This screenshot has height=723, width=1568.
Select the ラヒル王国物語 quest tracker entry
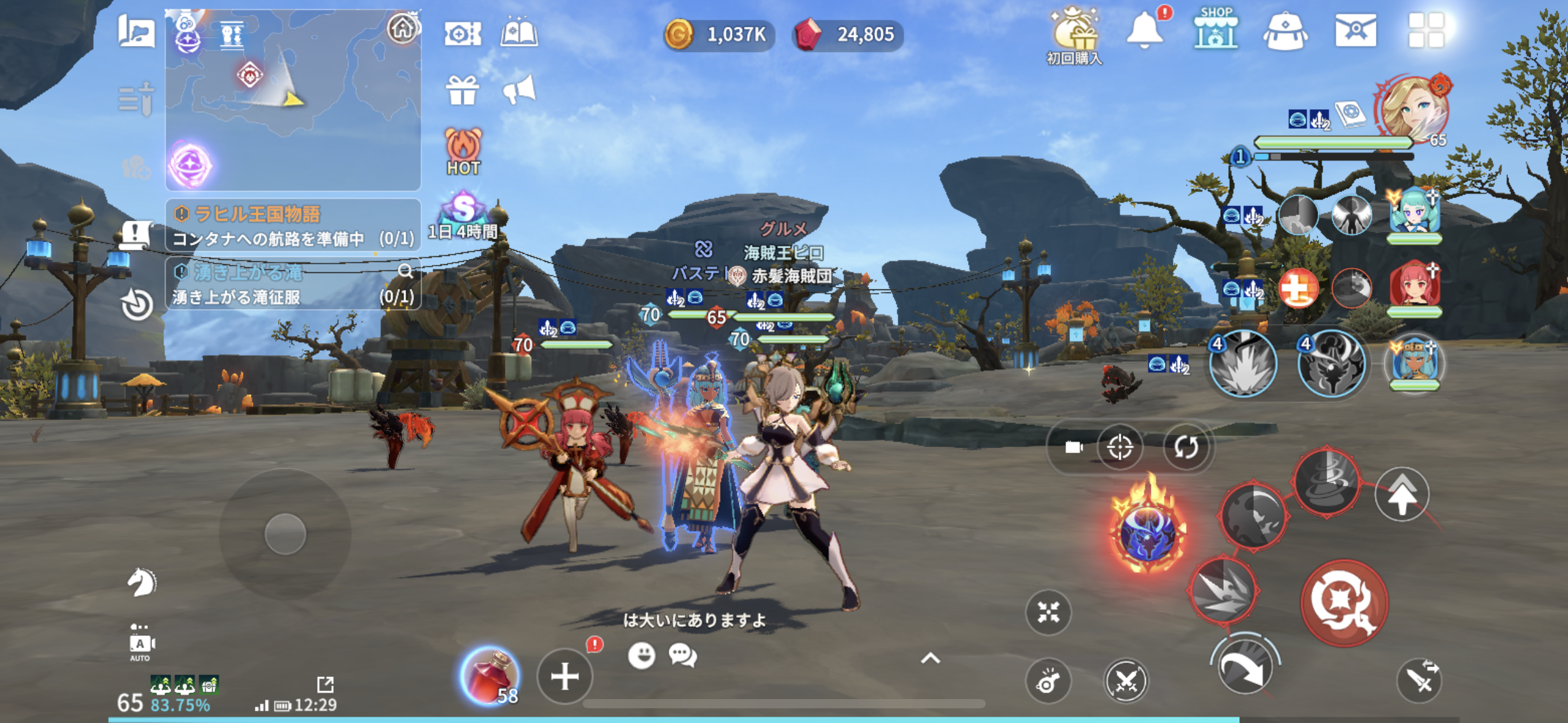pyautogui.click(x=293, y=225)
